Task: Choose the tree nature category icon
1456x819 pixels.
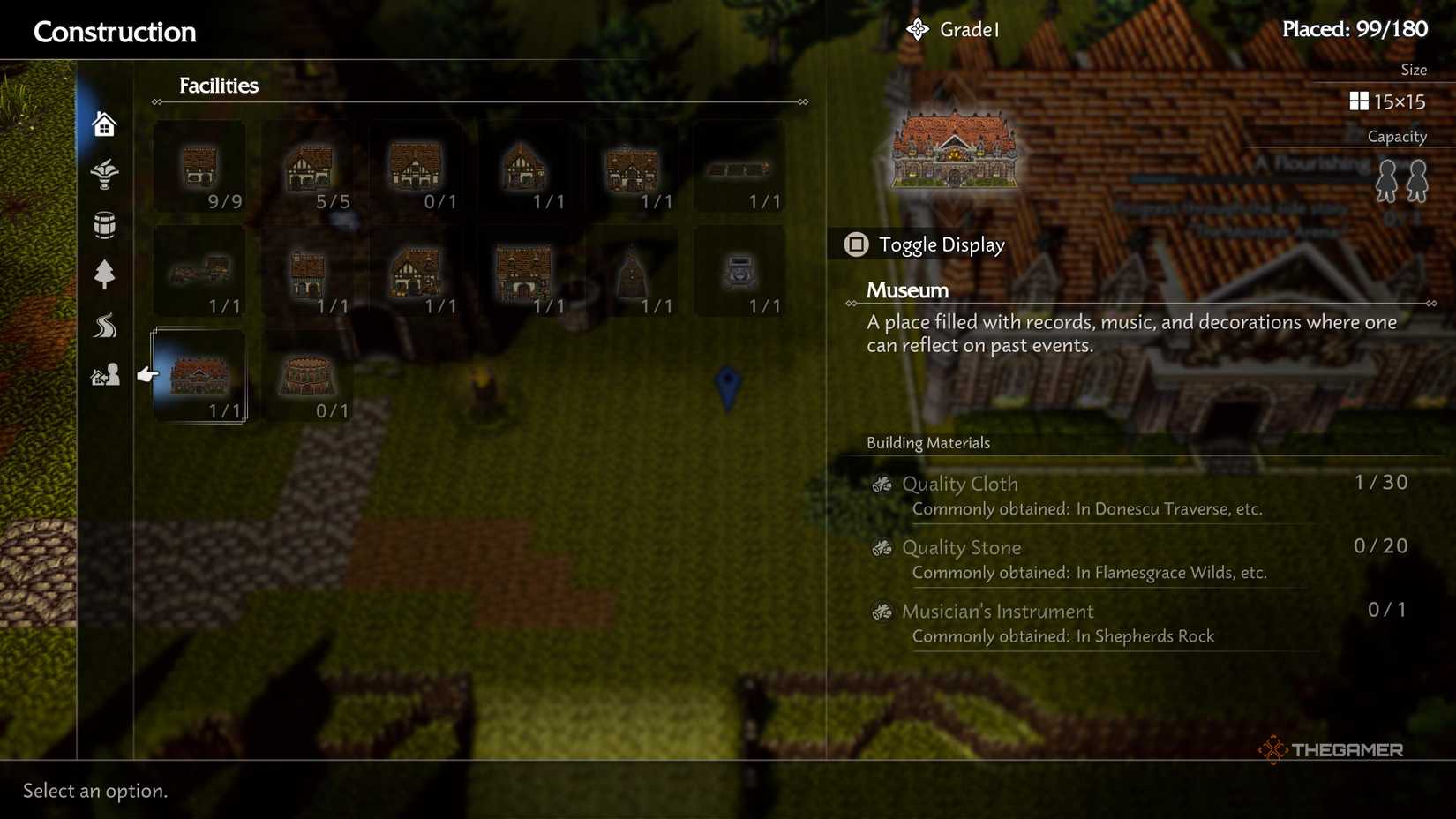Action: point(104,275)
